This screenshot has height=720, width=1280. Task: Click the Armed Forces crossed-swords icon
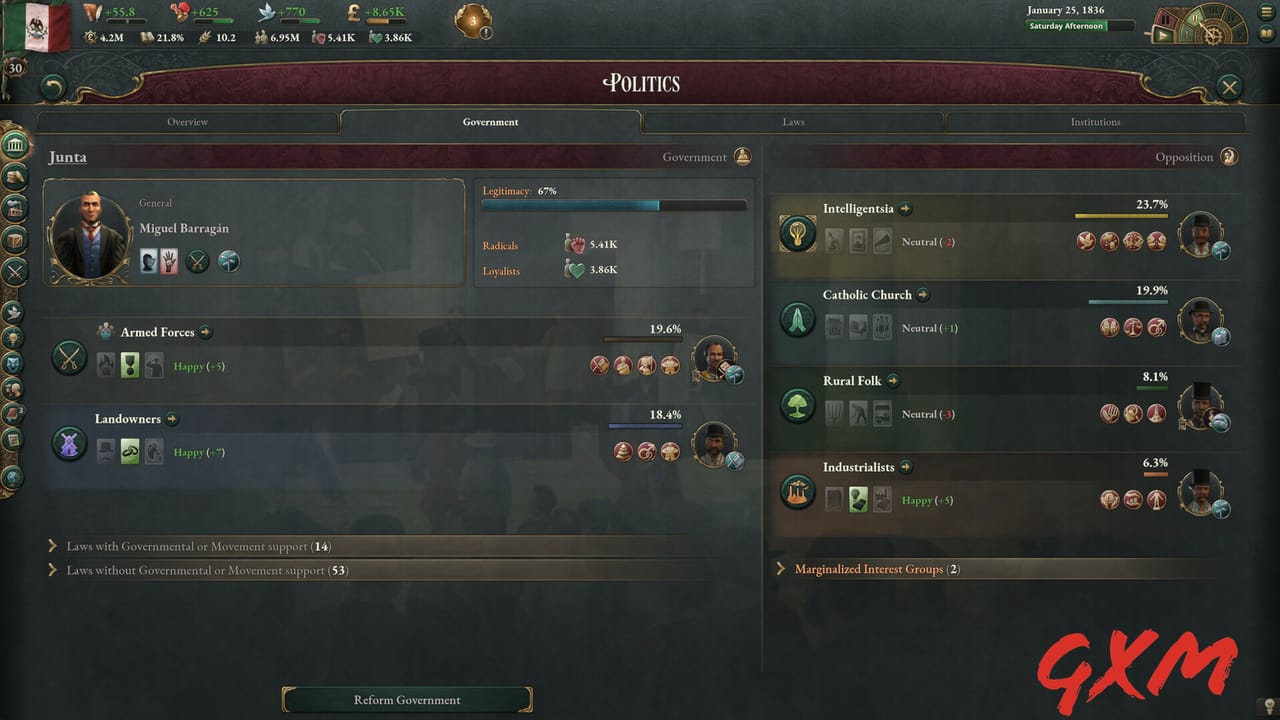point(69,357)
